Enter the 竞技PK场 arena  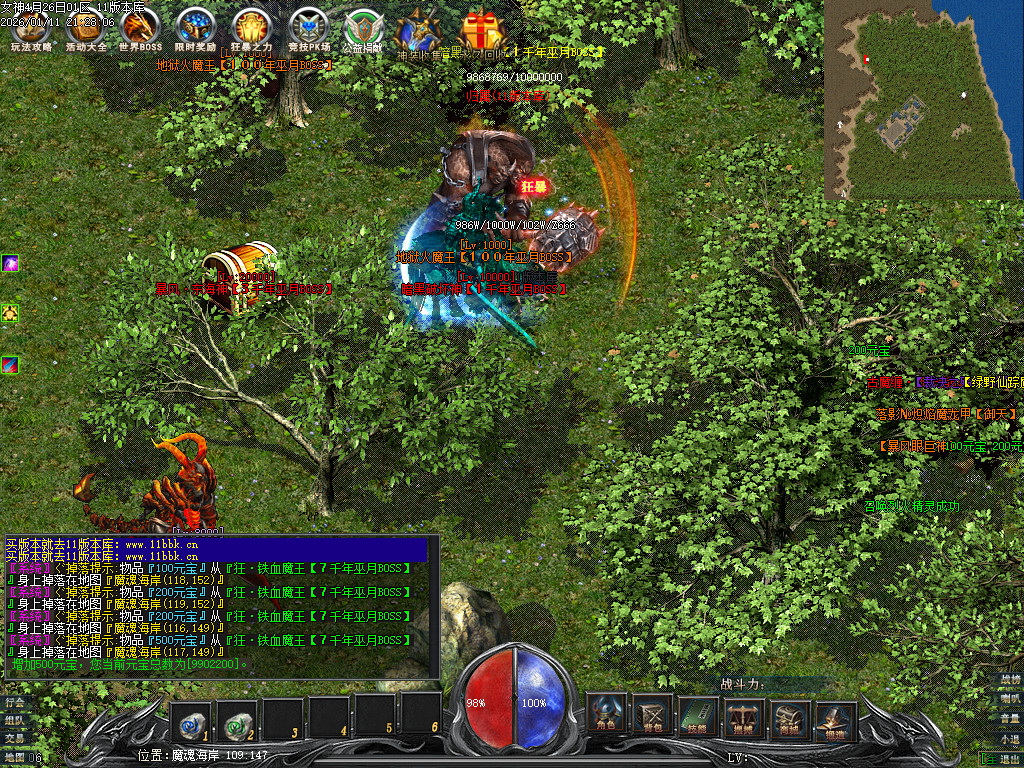(x=307, y=30)
